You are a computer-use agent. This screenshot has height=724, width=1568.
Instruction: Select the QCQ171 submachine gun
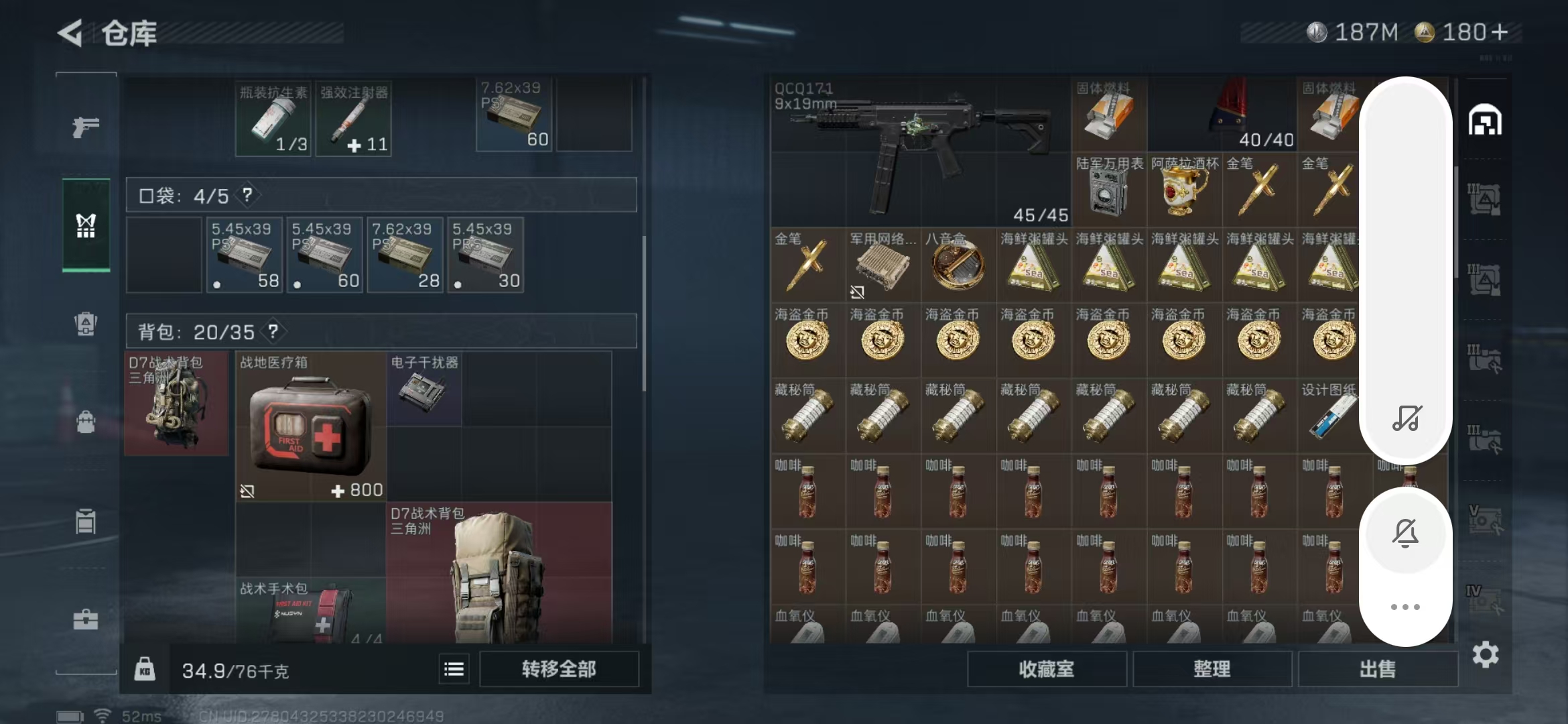(919, 153)
